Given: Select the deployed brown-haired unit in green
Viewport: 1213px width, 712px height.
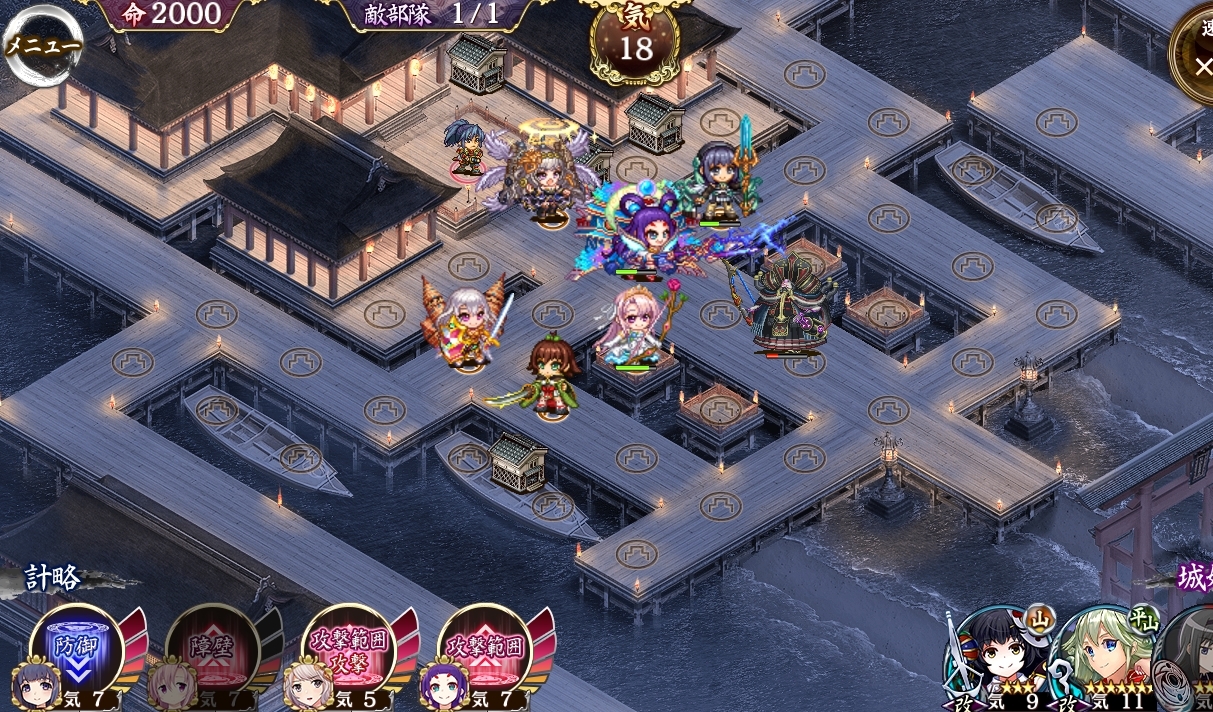Looking at the screenshot, I should click(x=550, y=378).
